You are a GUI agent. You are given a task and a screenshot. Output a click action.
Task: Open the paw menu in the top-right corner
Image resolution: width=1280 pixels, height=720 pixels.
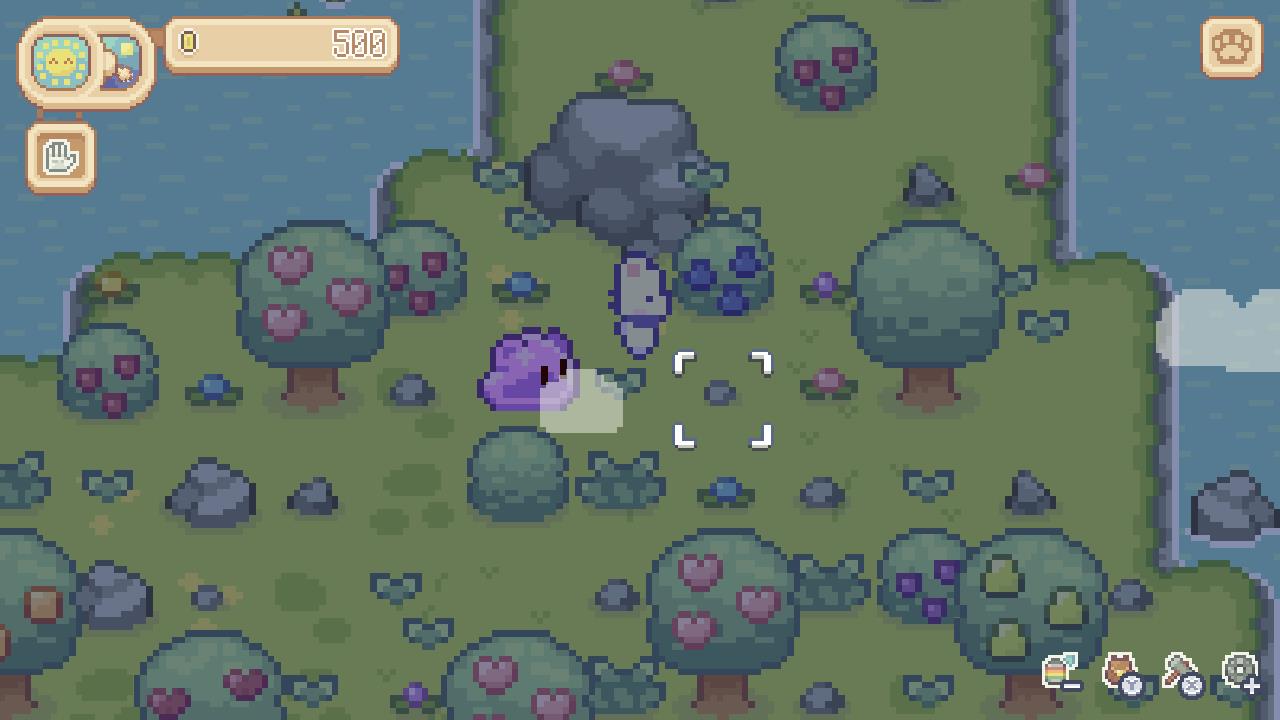click(x=1232, y=45)
